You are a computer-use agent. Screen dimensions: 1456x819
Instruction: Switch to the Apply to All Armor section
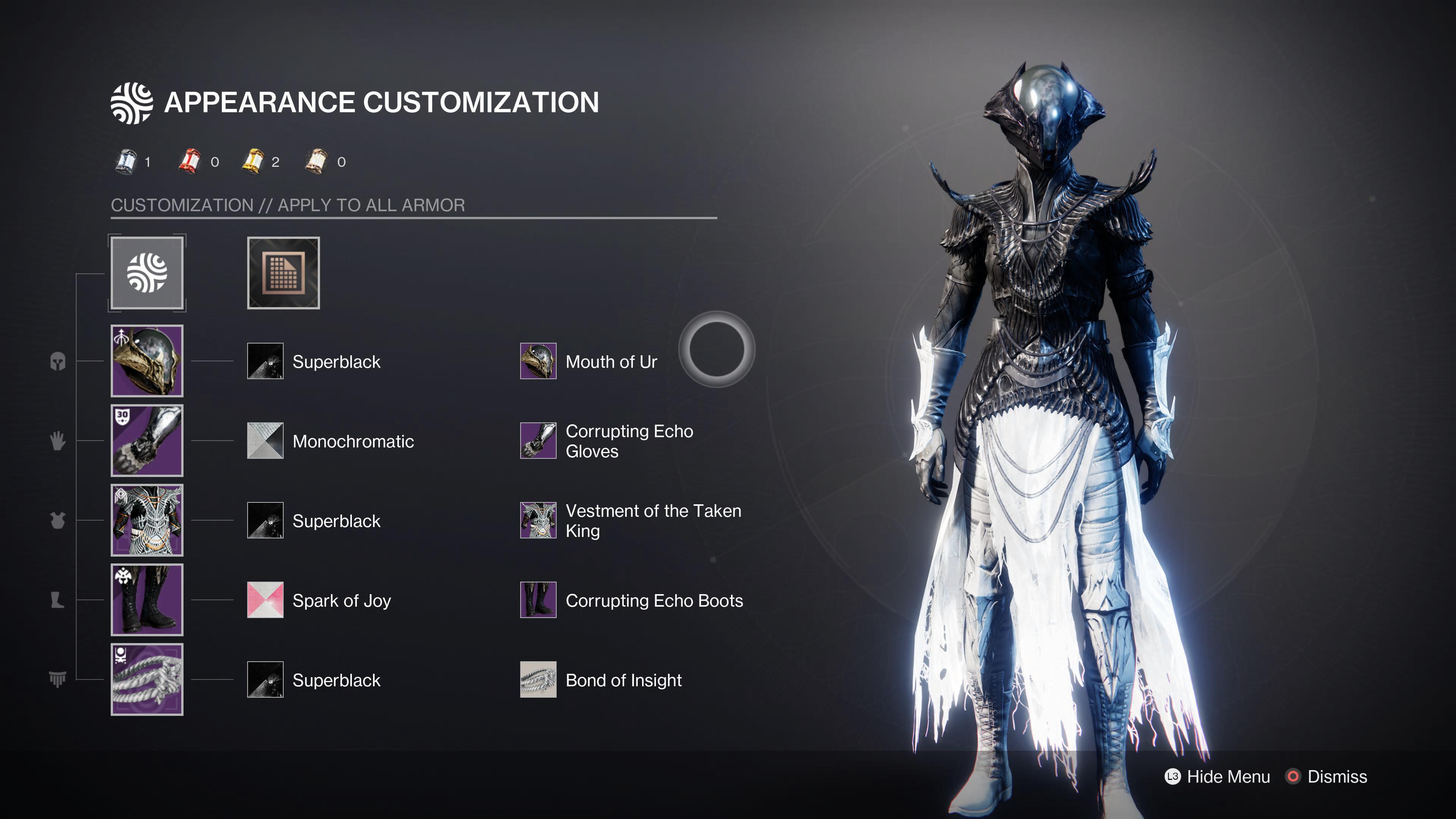pos(288,205)
